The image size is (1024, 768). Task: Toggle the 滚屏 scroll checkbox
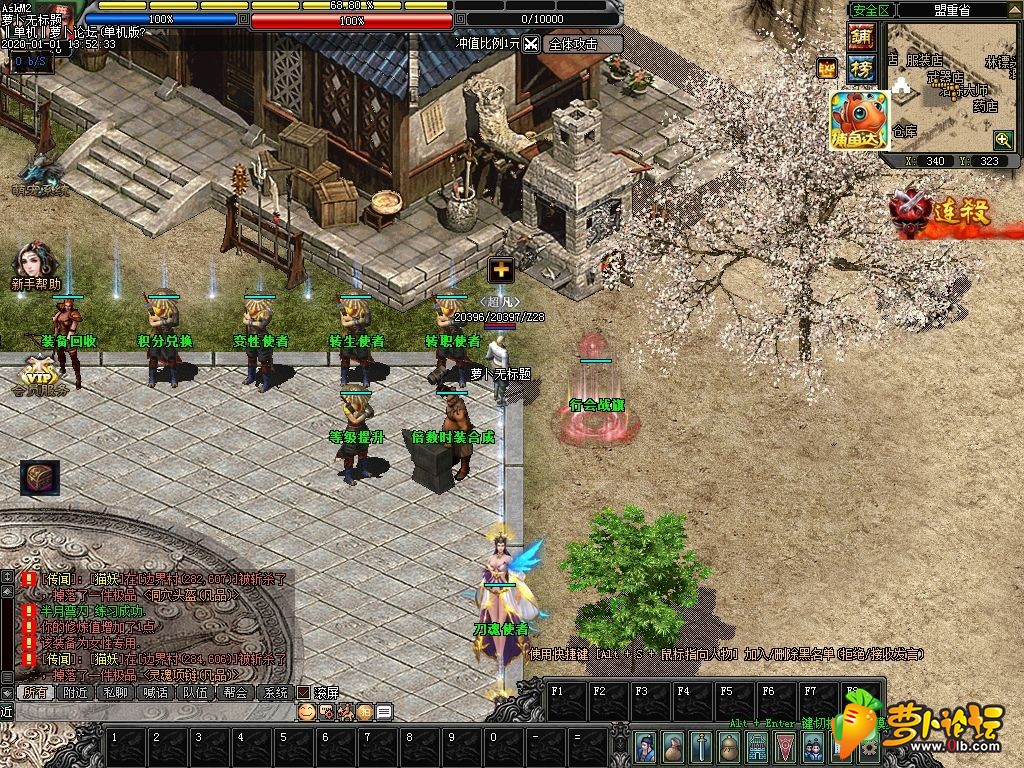point(304,692)
